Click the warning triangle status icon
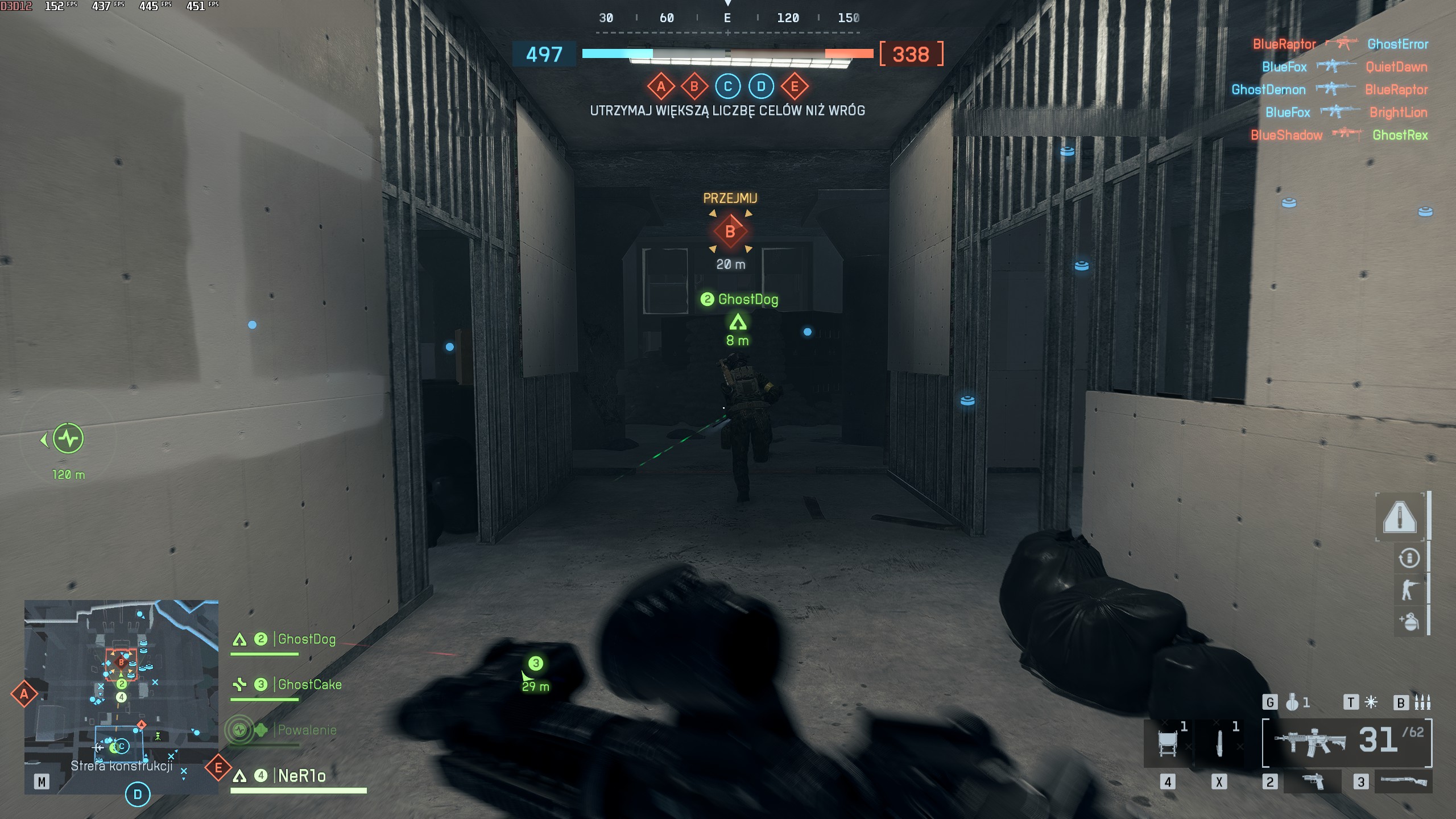The width and height of the screenshot is (1456, 819). click(x=1400, y=517)
